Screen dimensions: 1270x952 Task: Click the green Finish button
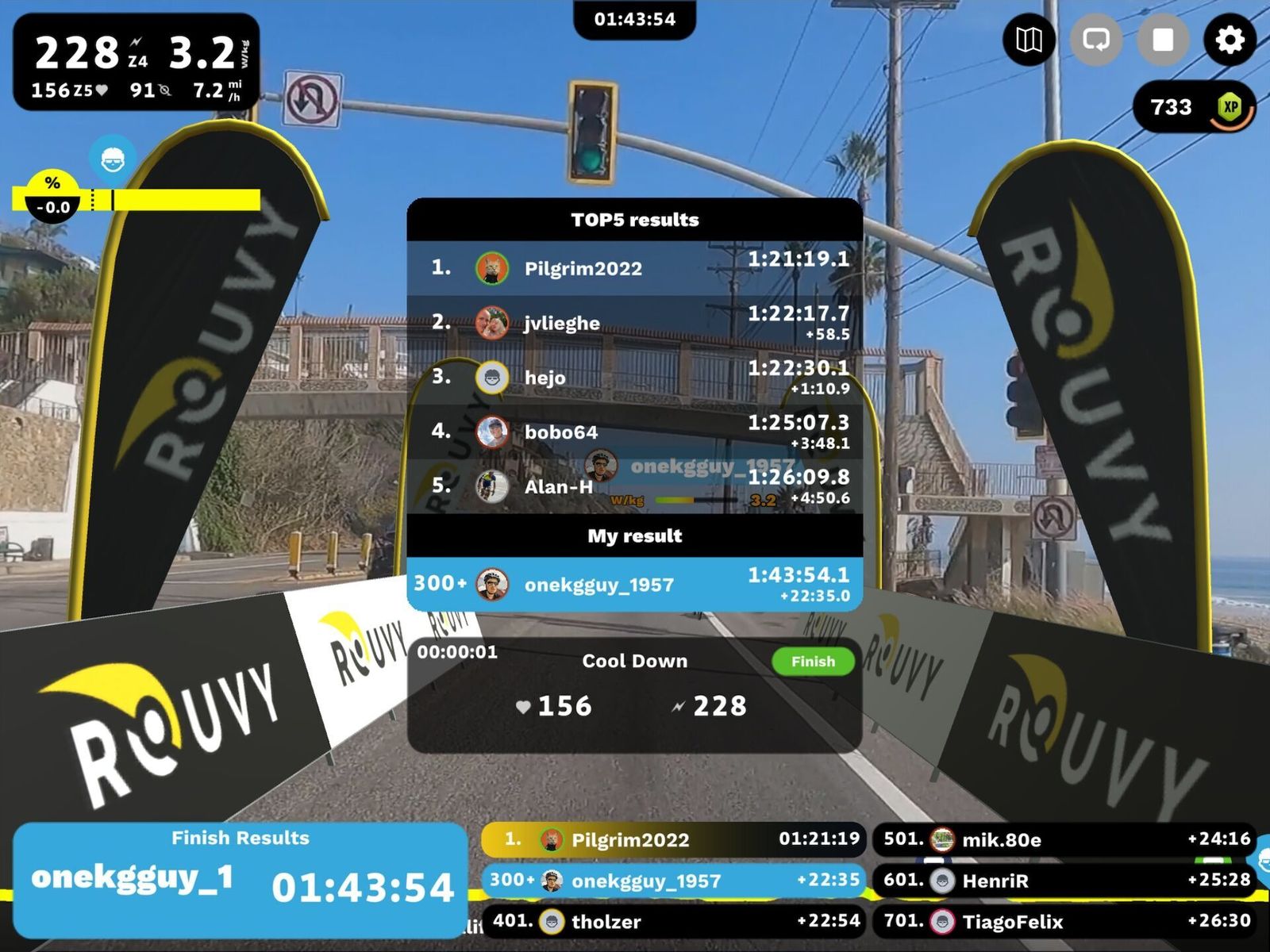click(813, 661)
